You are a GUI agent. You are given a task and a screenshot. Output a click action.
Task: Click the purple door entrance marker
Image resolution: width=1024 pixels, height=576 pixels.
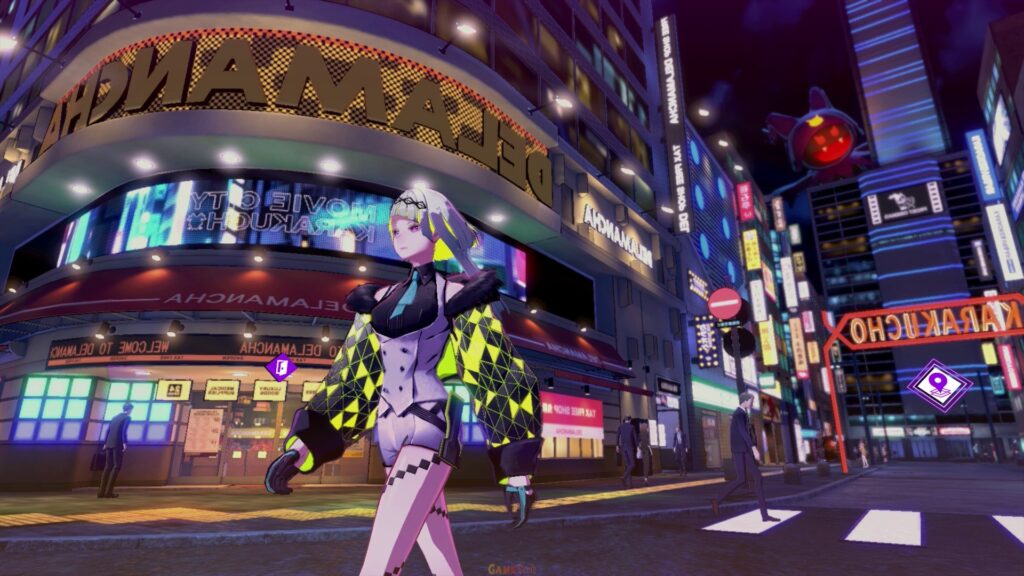tap(281, 366)
